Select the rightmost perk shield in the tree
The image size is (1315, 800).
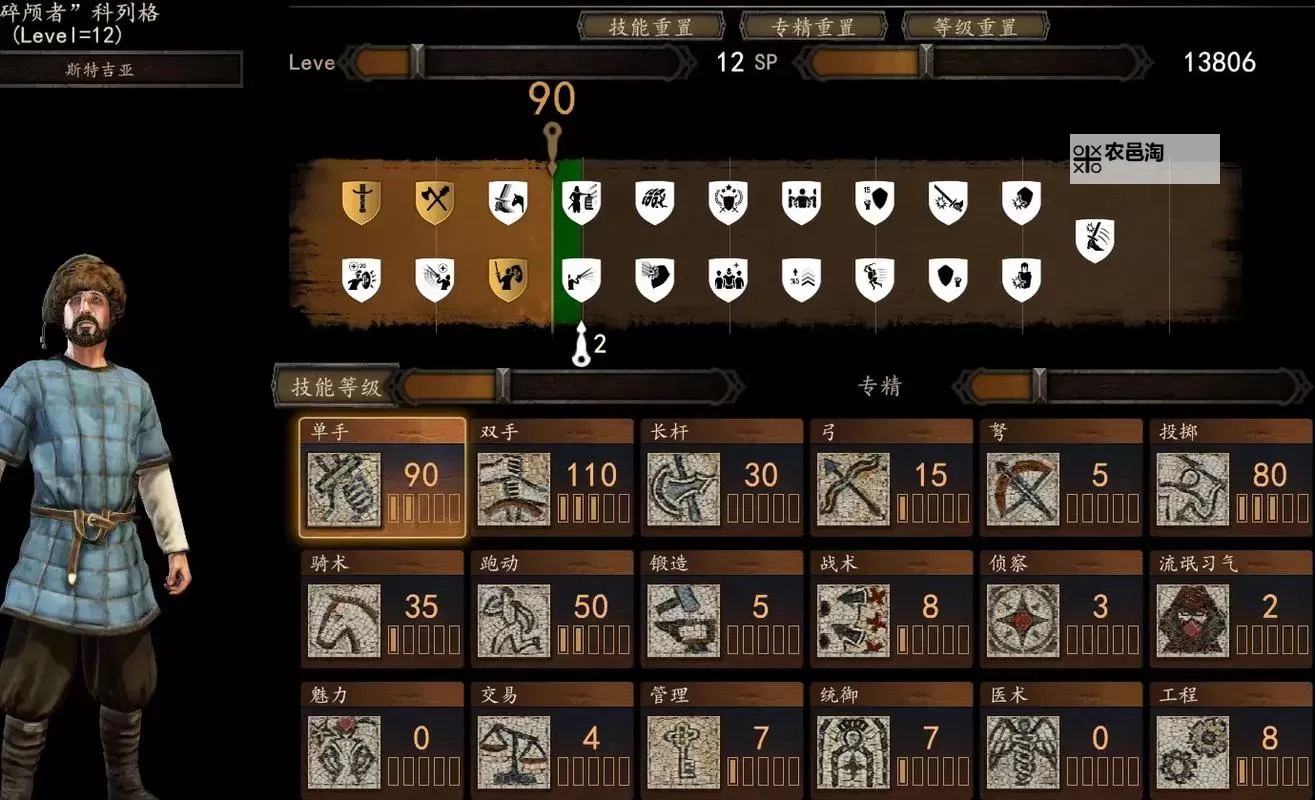[1095, 240]
